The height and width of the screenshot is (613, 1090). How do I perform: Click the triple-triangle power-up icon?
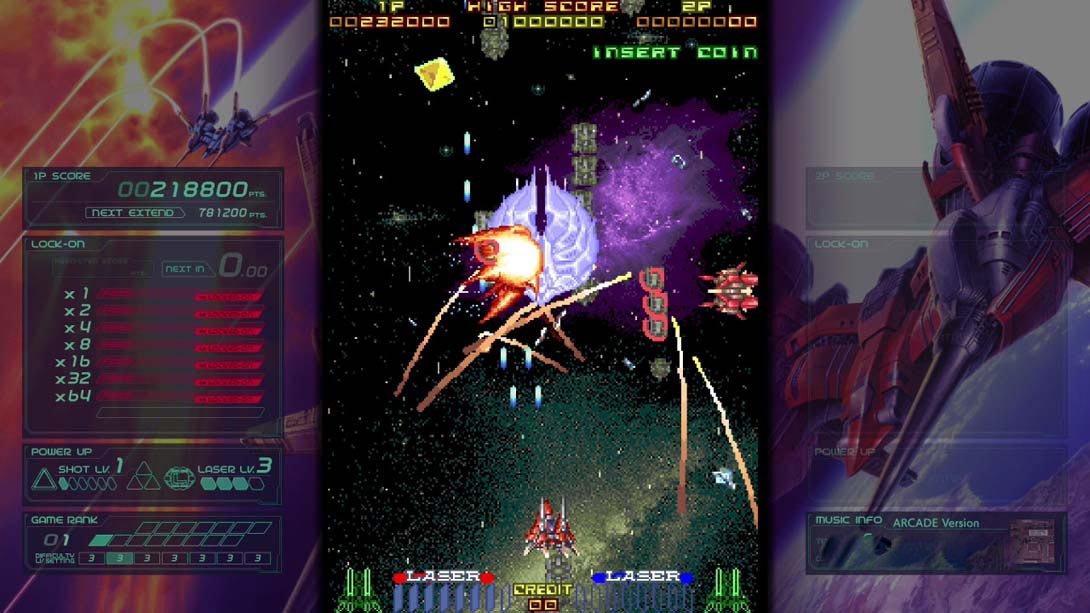(143, 477)
